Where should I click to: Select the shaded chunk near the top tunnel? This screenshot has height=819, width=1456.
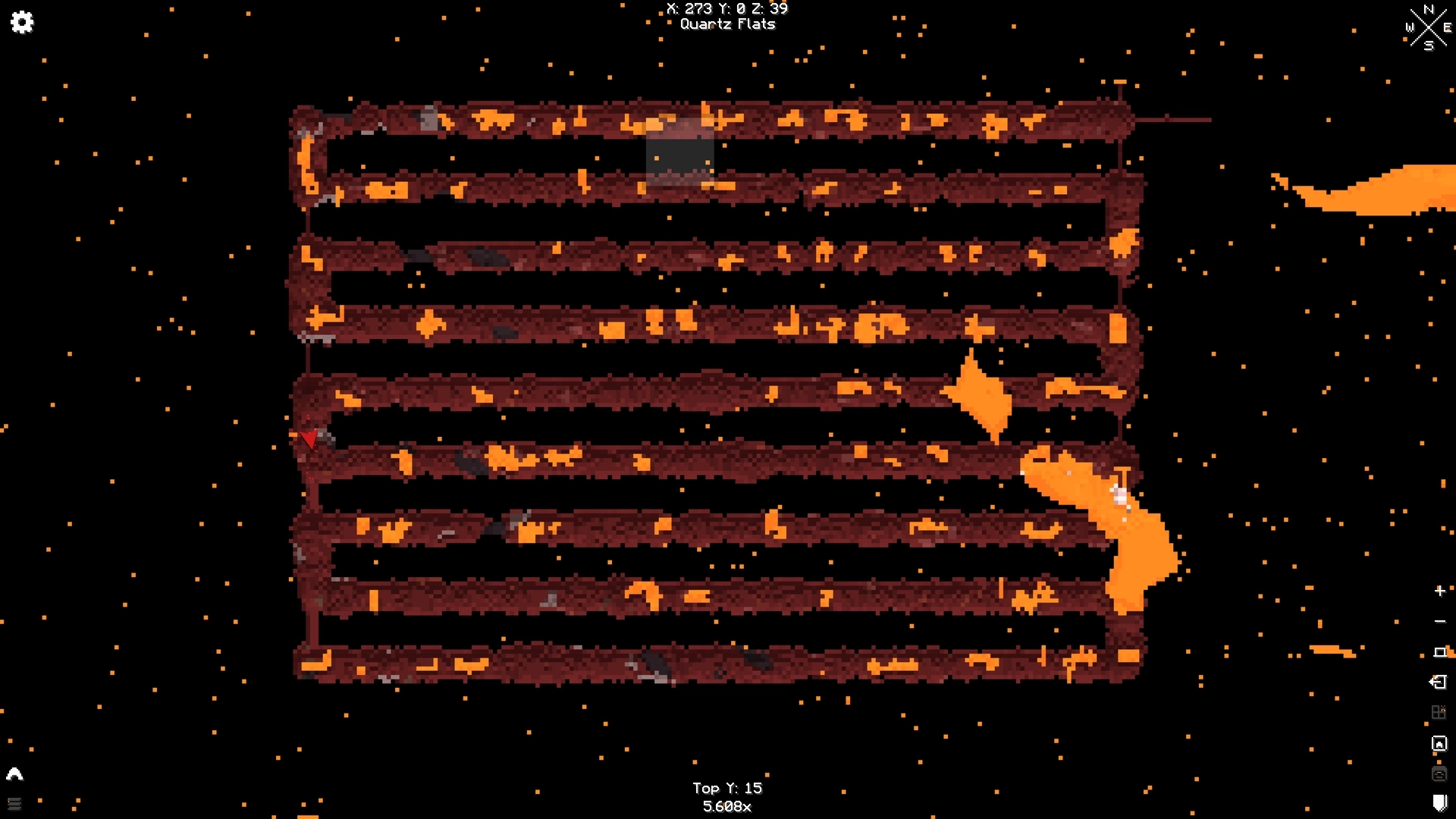click(679, 155)
